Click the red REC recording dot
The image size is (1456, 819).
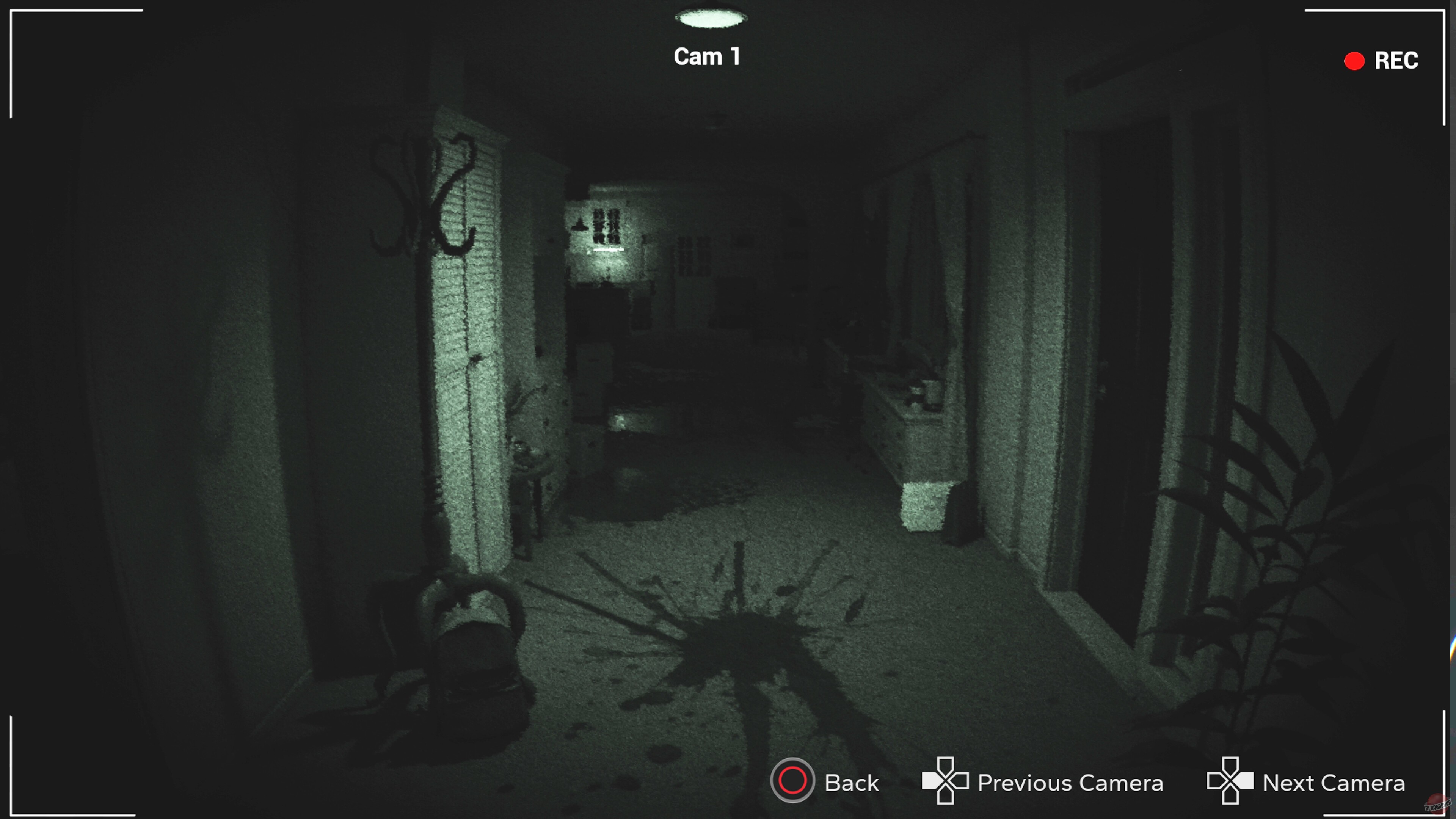click(x=1354, y=61)
